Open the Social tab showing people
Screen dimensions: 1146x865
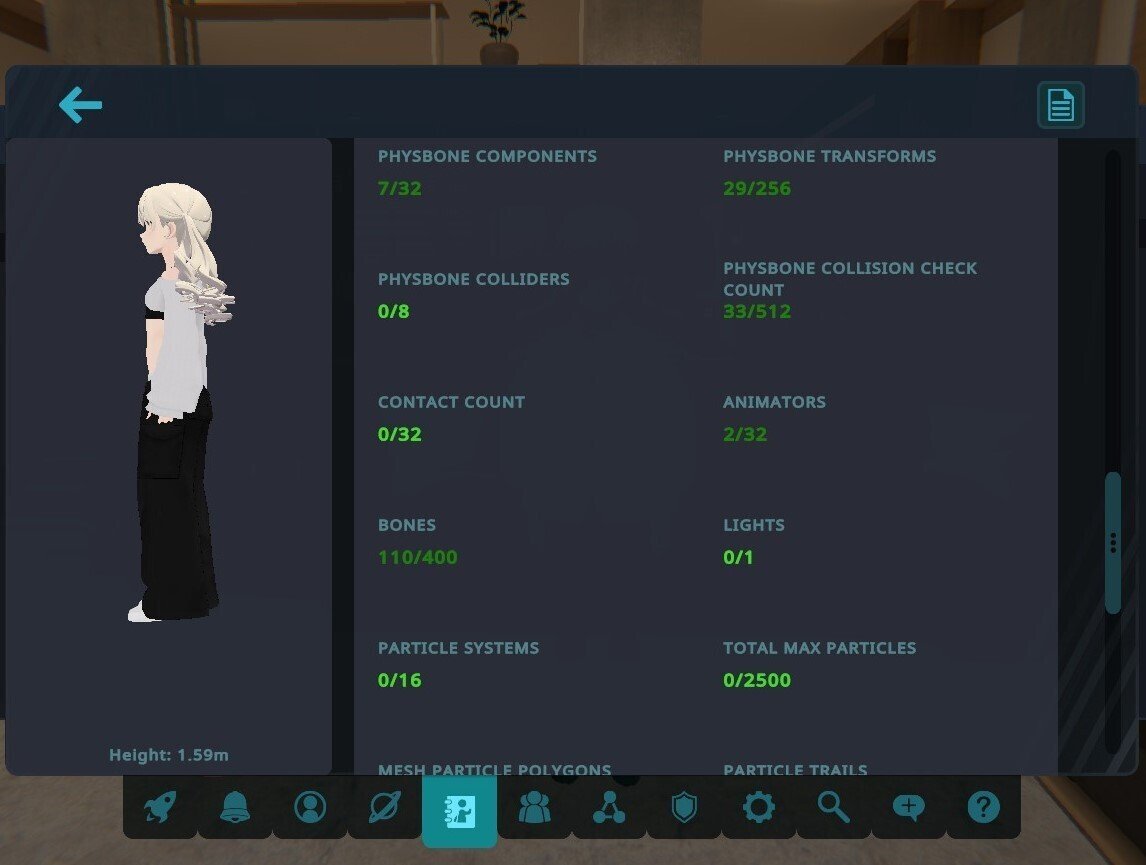tap(535, 807)
